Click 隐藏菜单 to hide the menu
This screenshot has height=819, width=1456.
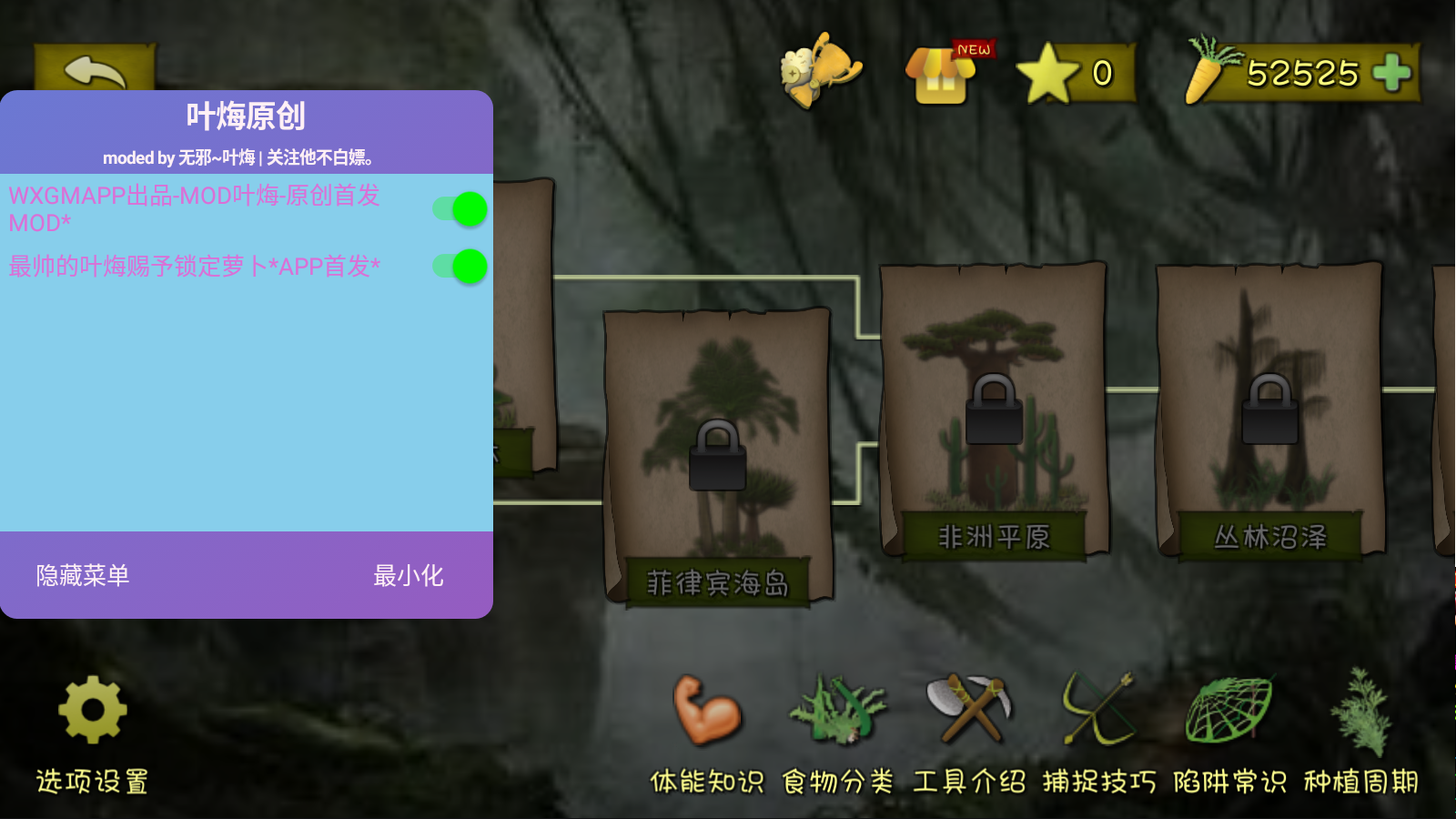(x=84, y=577)
